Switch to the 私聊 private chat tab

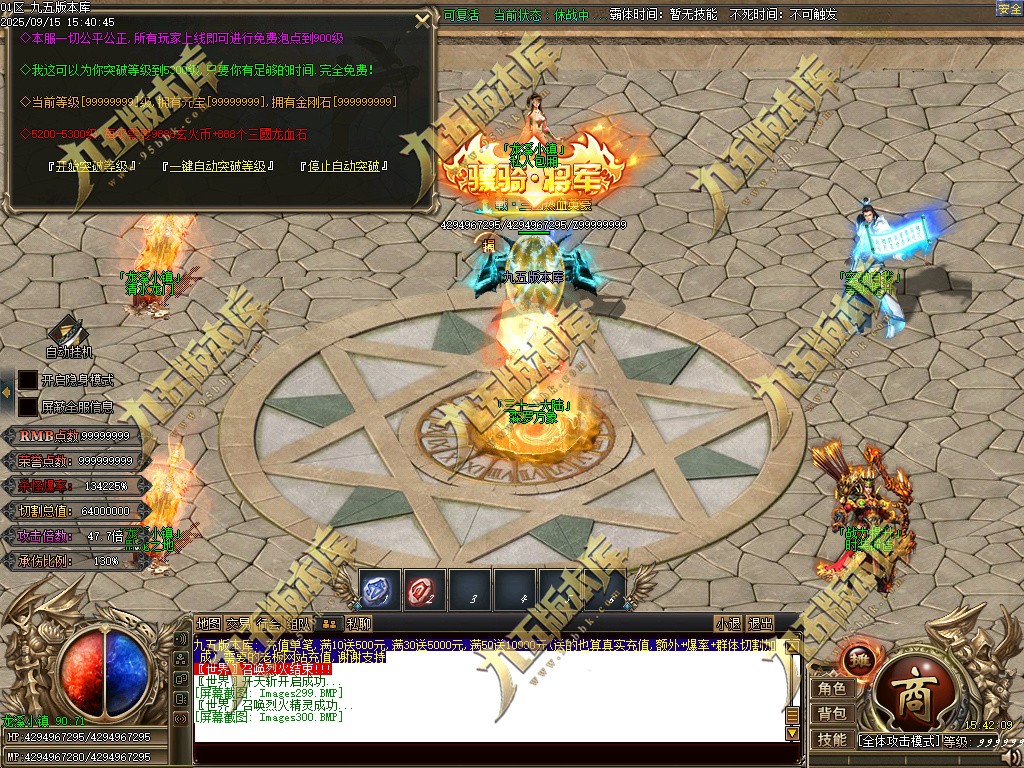pos(359,623)
